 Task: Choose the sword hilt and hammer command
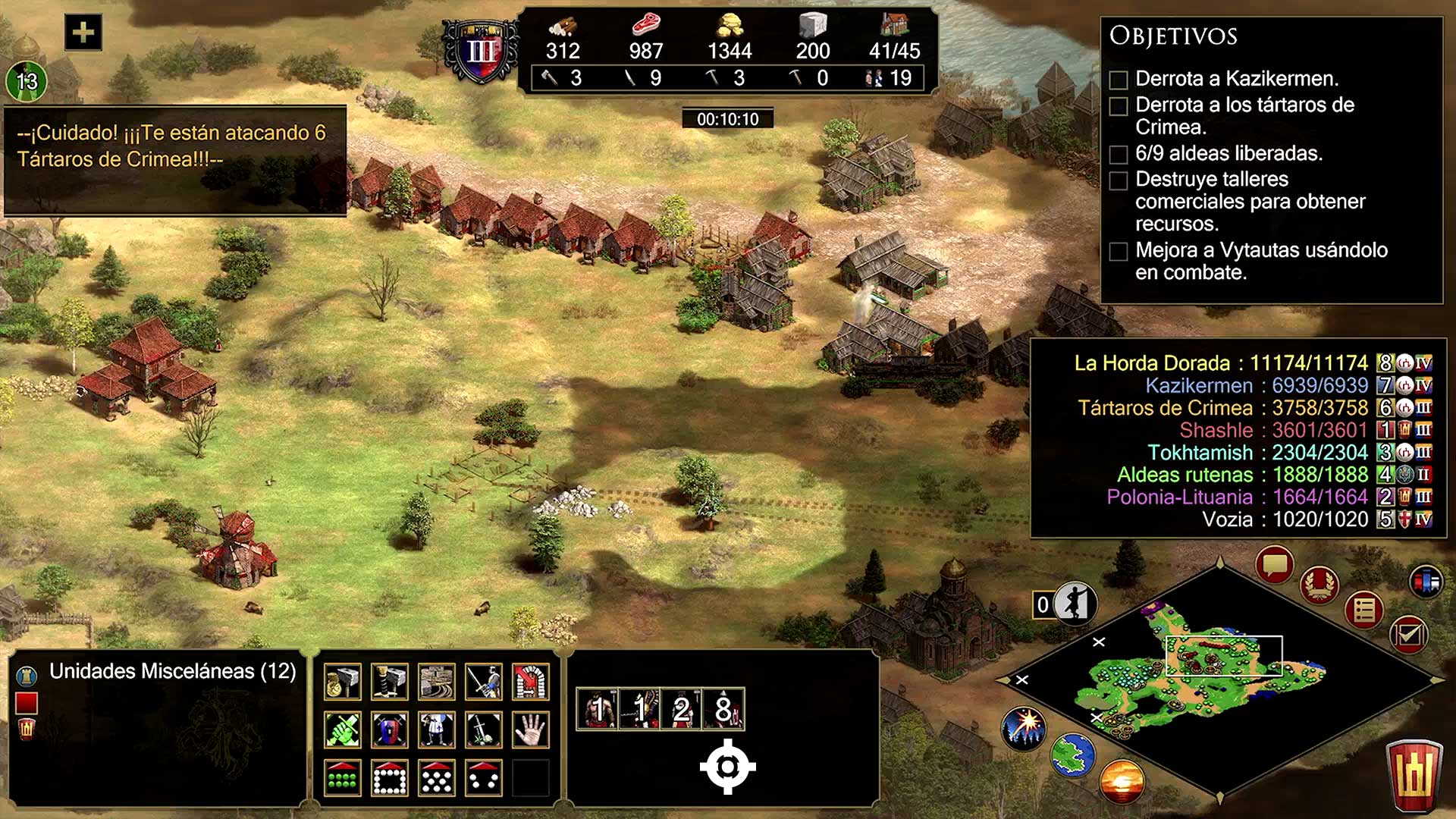pyautogui.click(x=390, y=682)
